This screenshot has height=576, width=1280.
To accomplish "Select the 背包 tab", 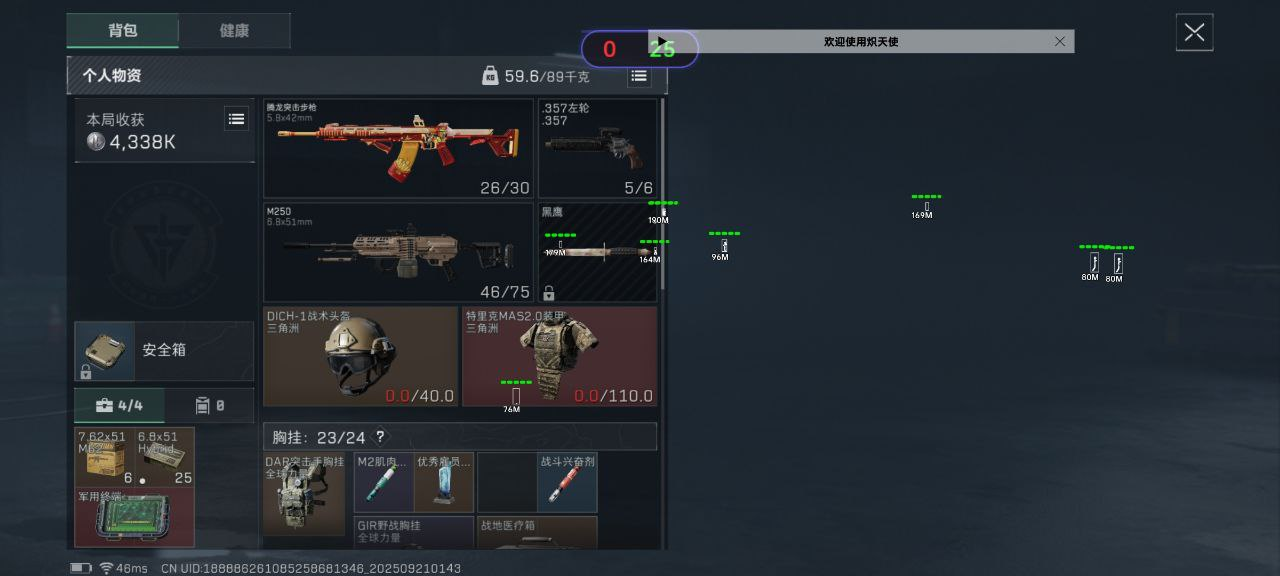I will pos(123,31).
